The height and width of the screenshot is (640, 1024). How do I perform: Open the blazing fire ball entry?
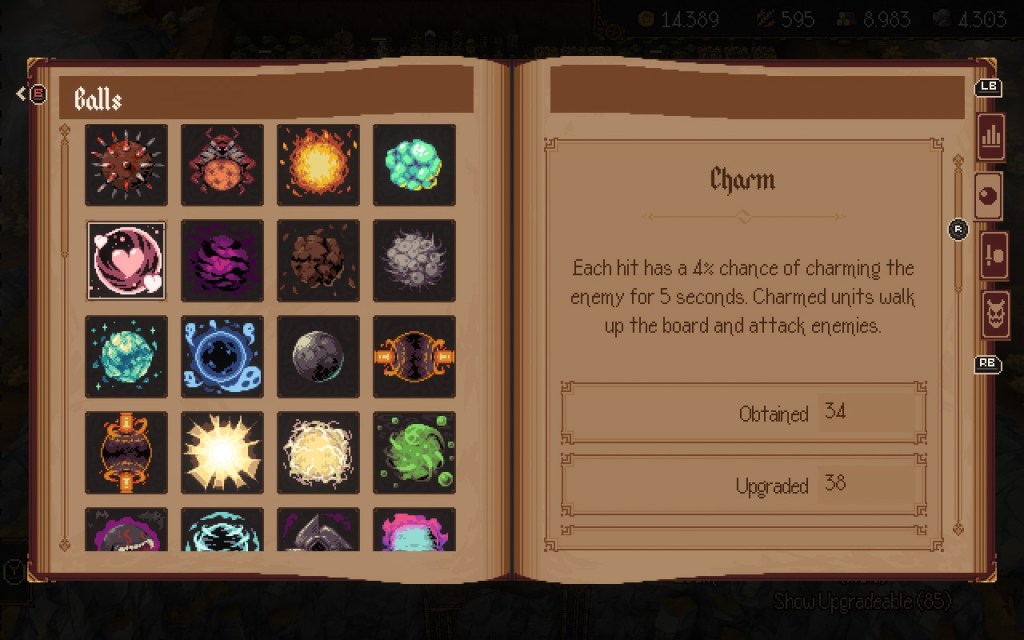(318, 165)
